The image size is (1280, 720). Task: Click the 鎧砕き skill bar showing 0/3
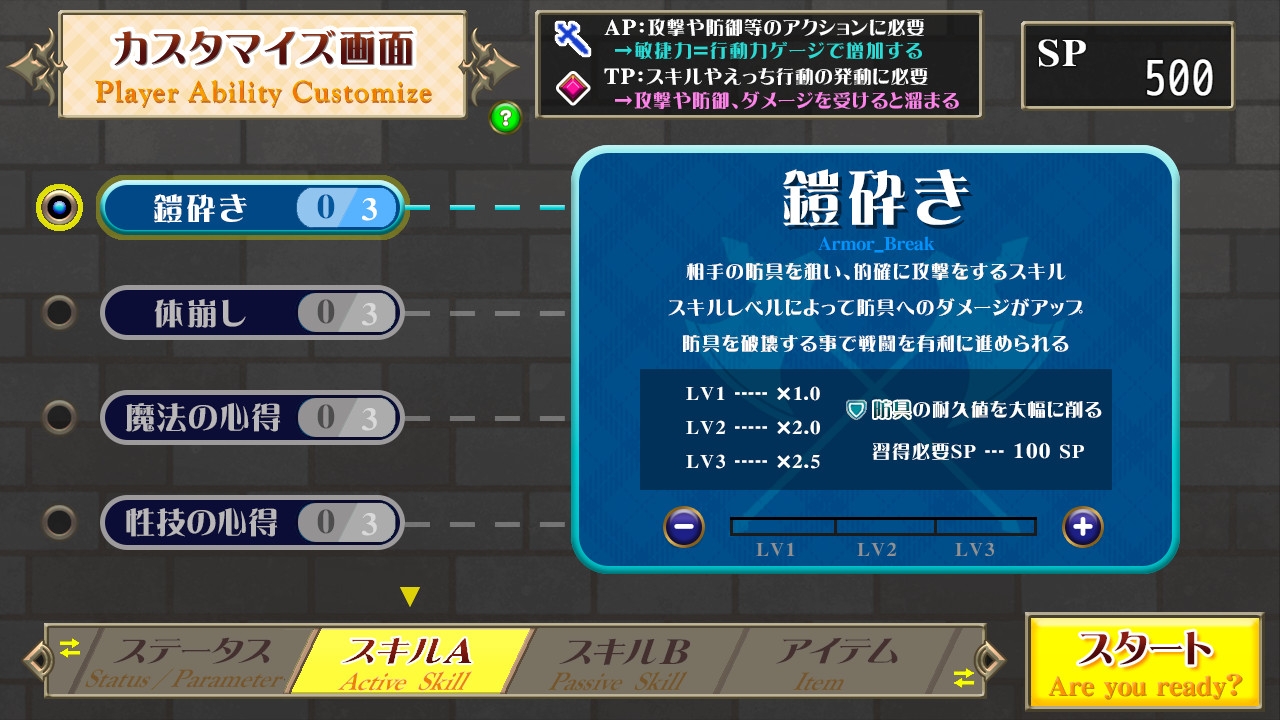250,207
